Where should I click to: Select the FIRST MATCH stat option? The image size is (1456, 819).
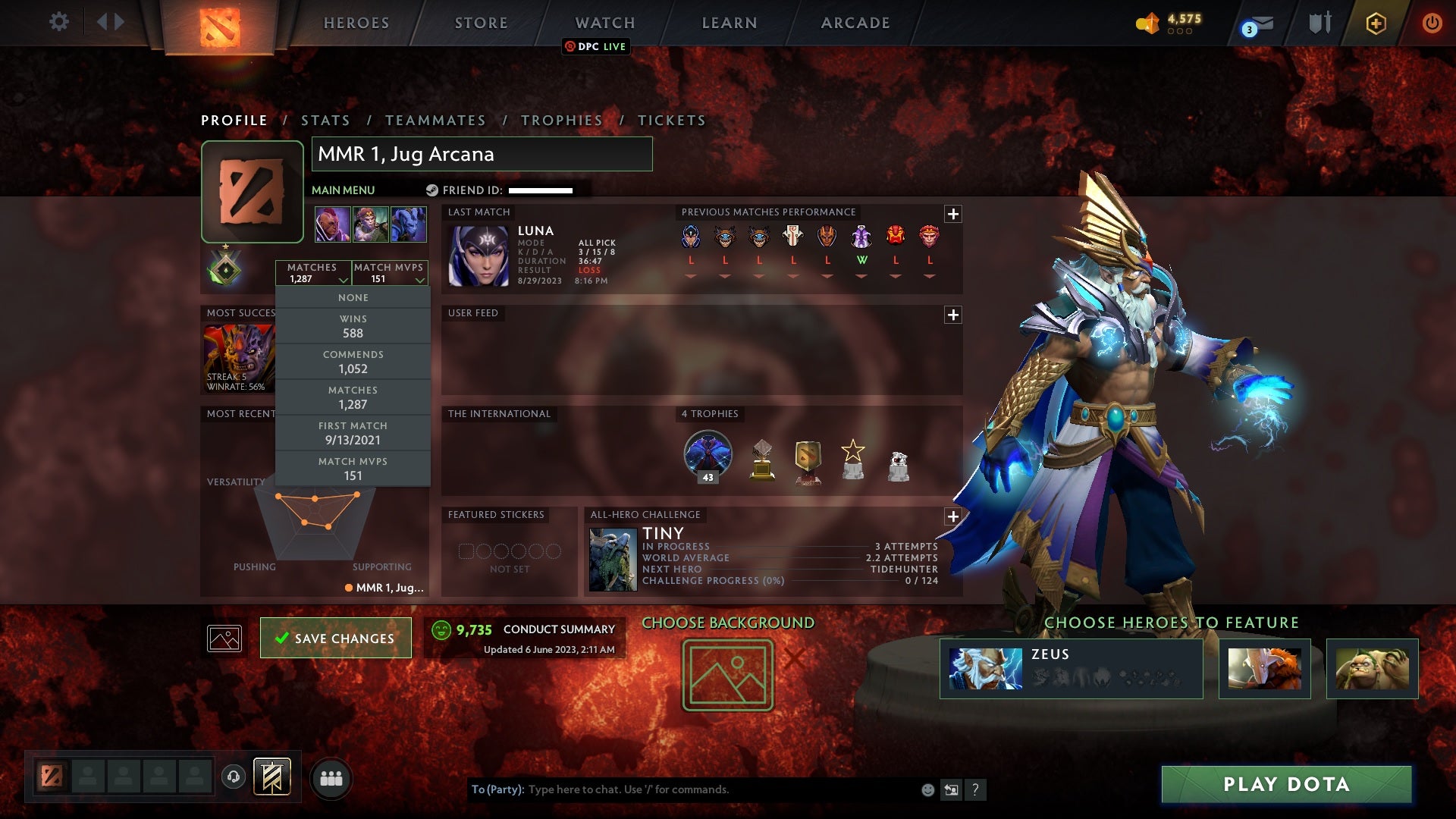point(353,432)
